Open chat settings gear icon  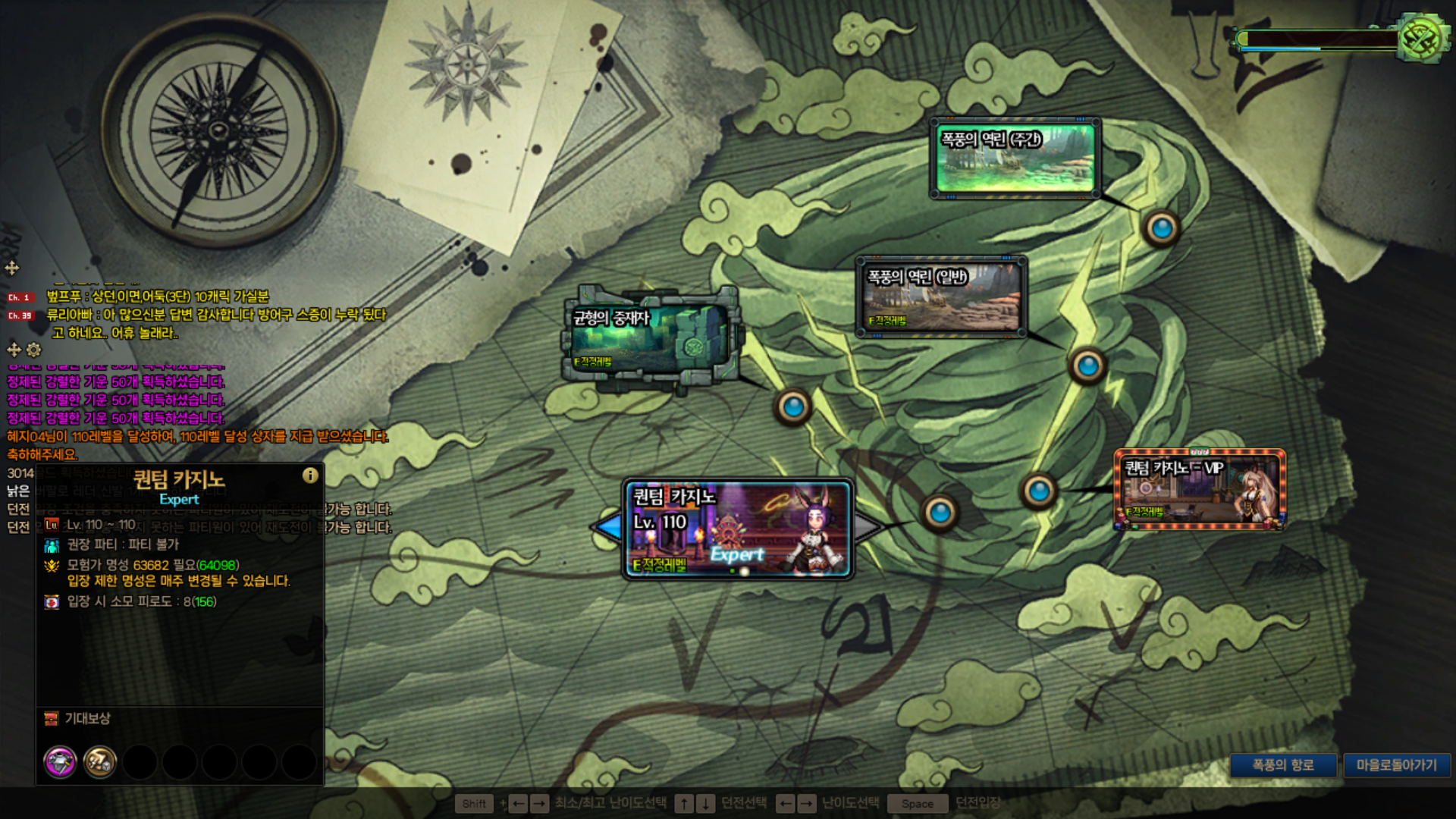coord(34,350)
